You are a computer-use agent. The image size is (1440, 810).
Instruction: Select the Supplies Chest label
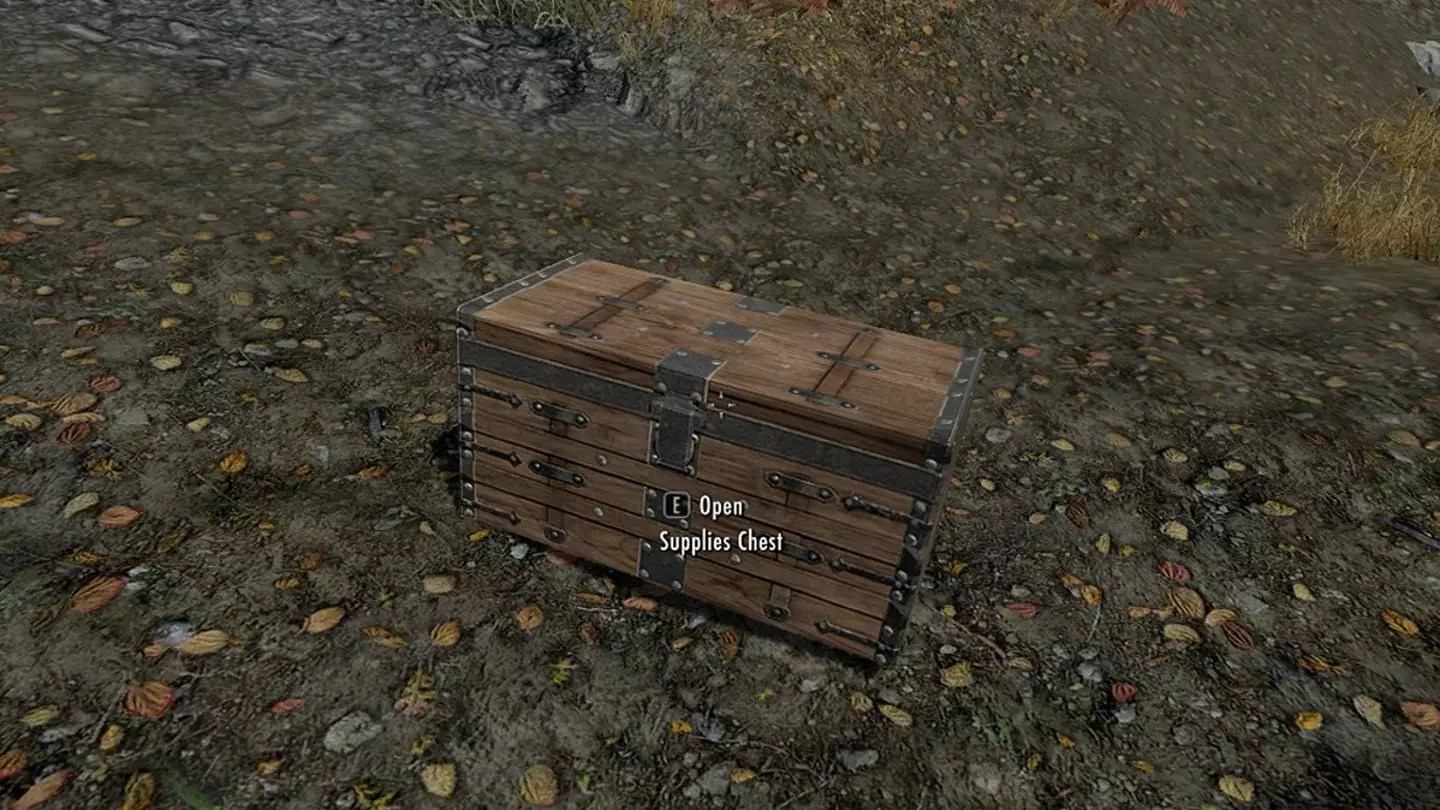(719, 541)
